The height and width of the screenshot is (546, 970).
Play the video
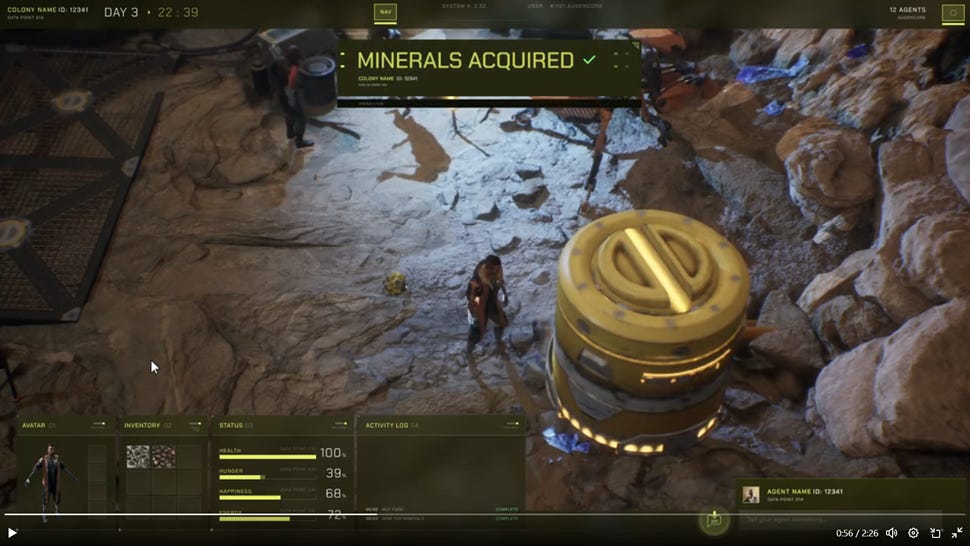pyautogui.click(x=13, y=533)
